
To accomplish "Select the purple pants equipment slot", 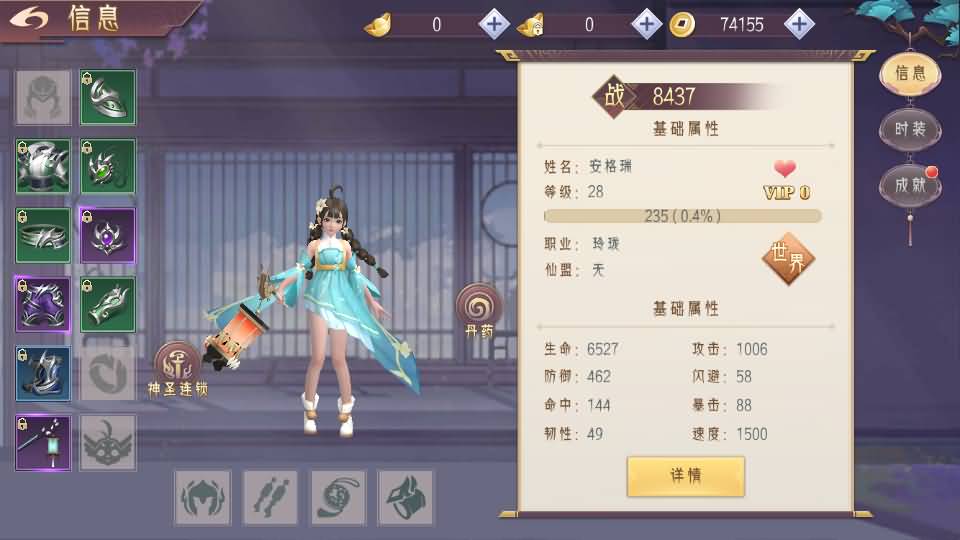I will tap(43, 304).
